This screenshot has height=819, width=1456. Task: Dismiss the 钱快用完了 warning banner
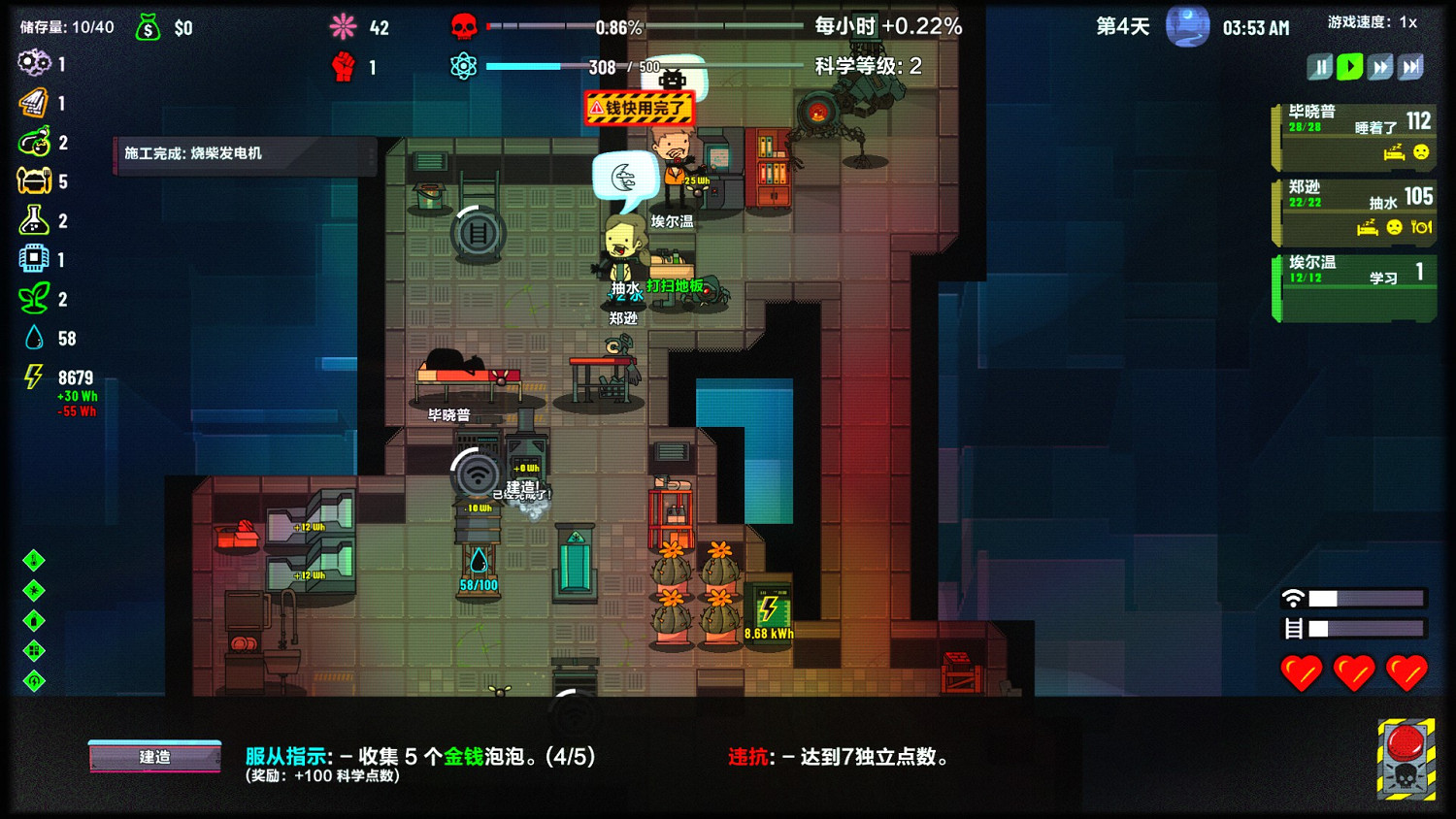638,110
